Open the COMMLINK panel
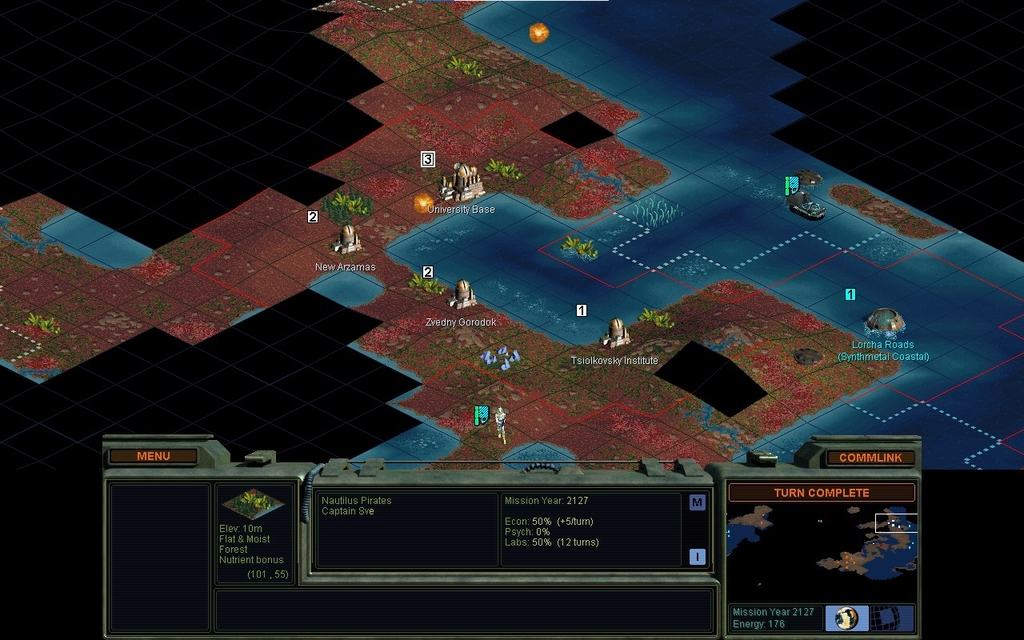The image size is (1024, 640). [870, 458]
